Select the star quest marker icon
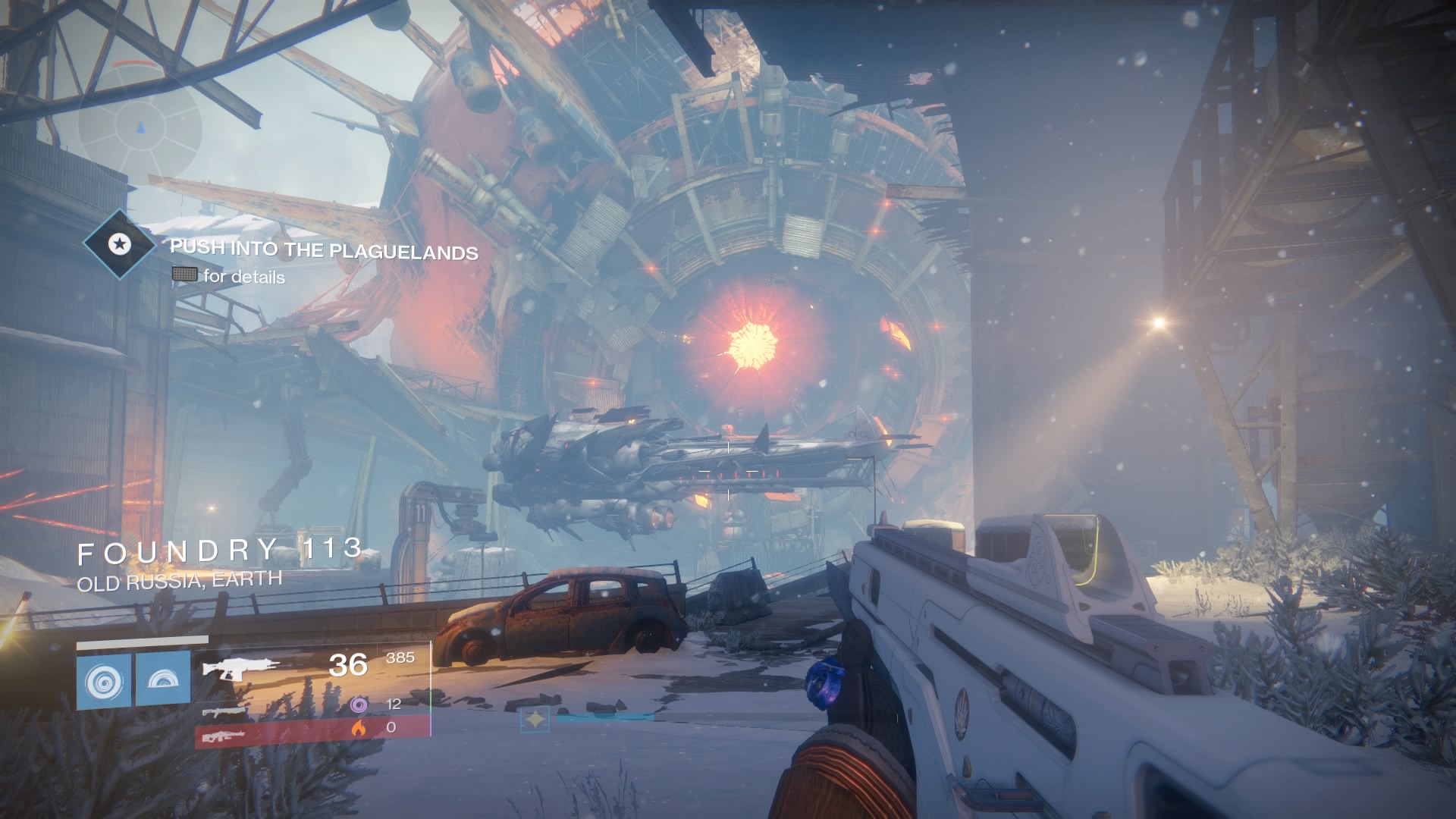The width and height of the screenshot is (1456, 819). (x=118, y=244)
